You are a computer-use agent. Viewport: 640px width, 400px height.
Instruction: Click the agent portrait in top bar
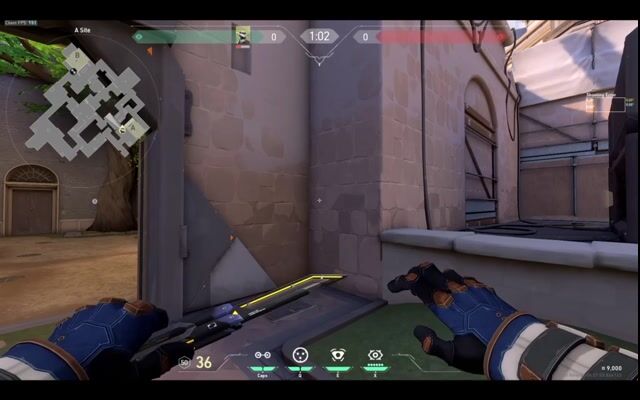click(x=243, y=37)
